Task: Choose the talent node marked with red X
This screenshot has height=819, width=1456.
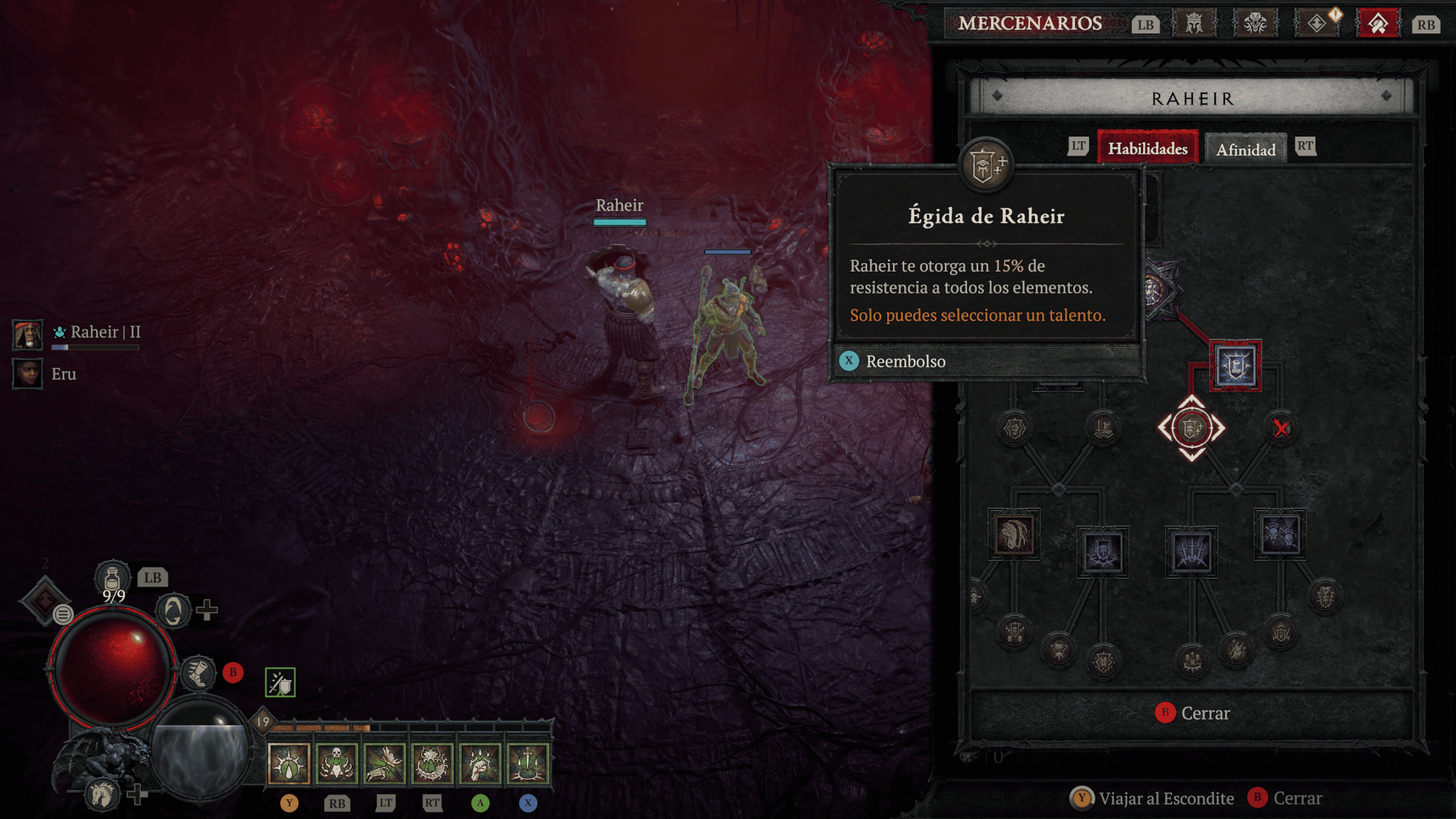Action: tap(1280, 428)
